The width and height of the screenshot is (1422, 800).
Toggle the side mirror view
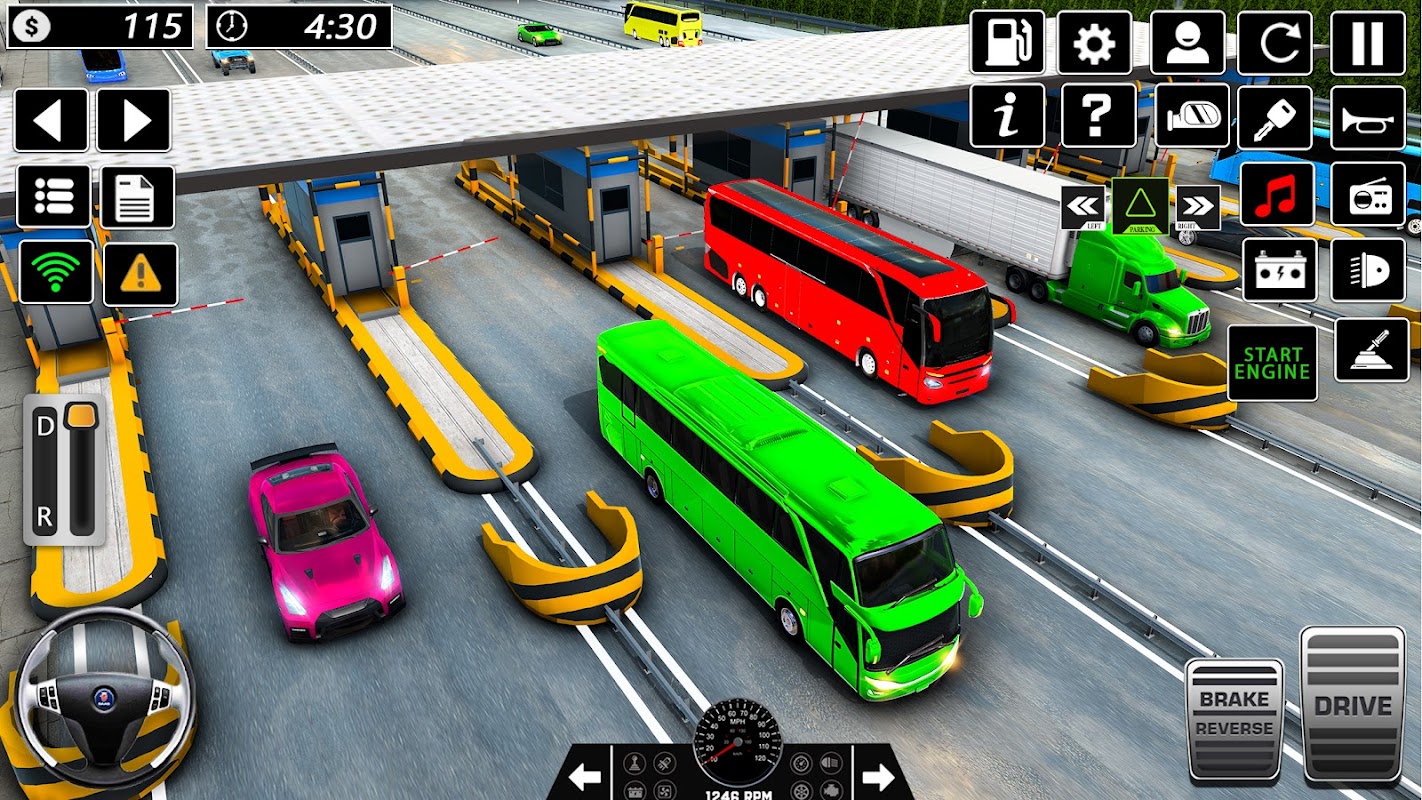[x=1192, y=116]
